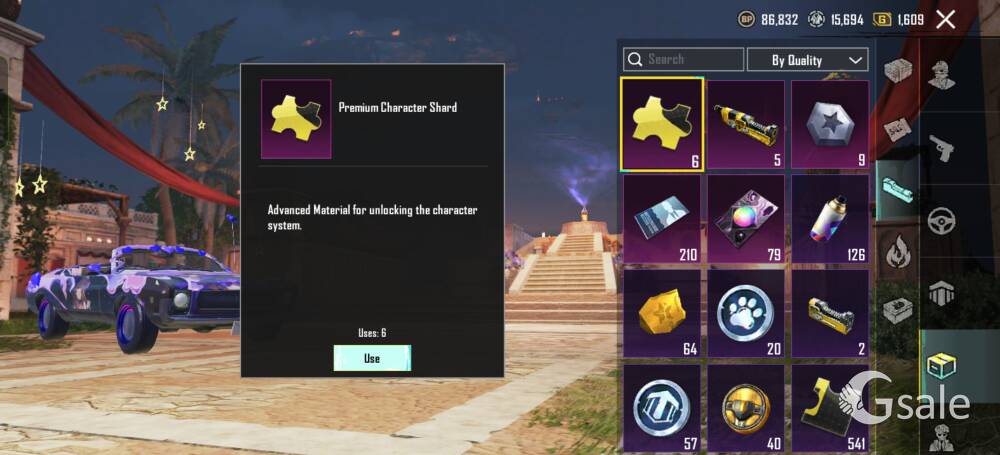The image size is (1000, 455).
Task: Select the gold steering wheel coin
Action: click(x=746, y=406)
